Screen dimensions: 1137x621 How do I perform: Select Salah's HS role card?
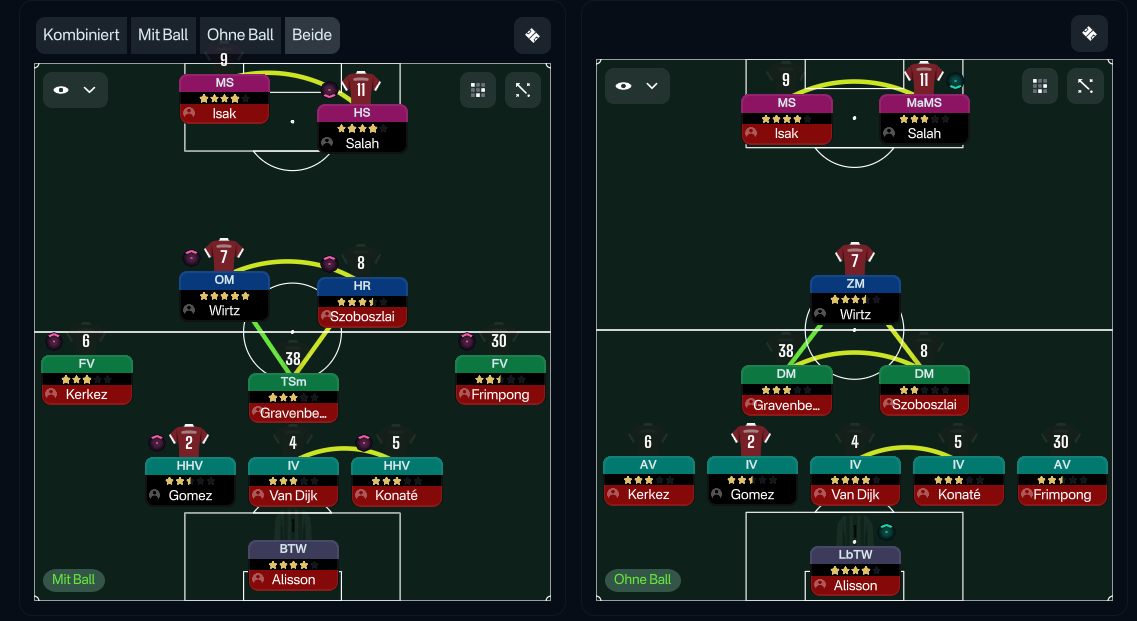(x=362, y=128)
